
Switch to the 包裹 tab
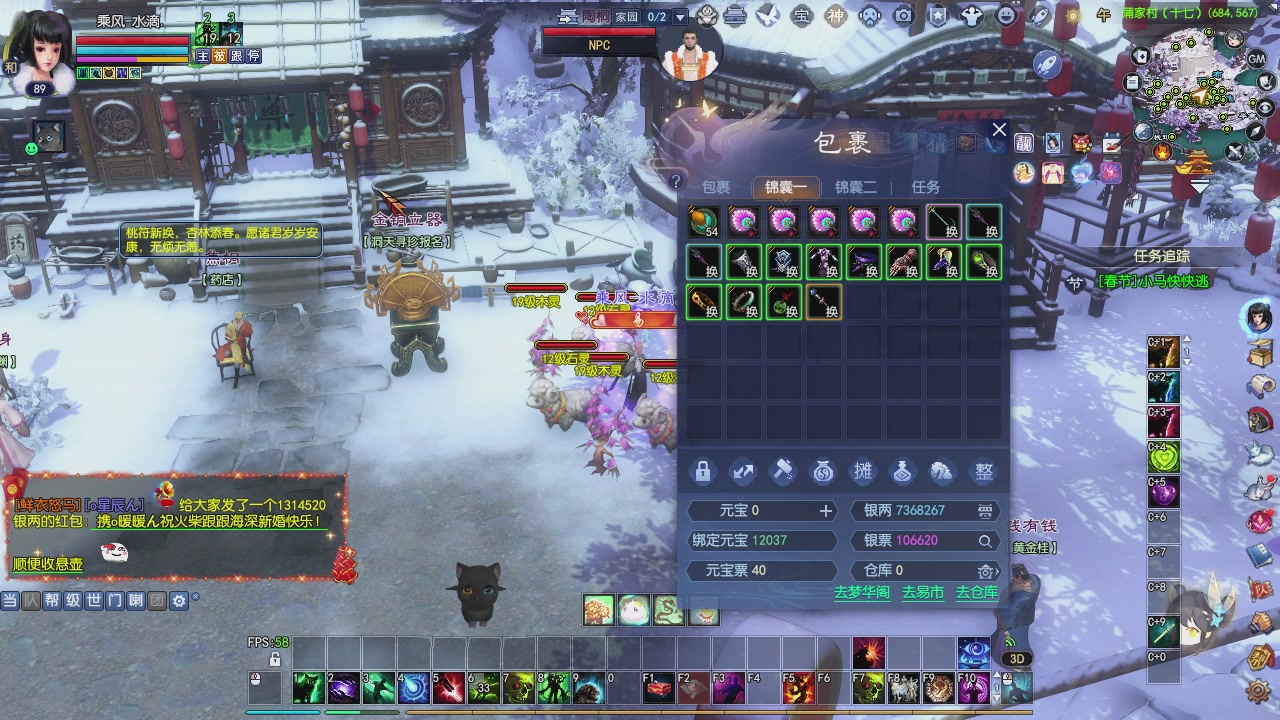pos(716,187)
